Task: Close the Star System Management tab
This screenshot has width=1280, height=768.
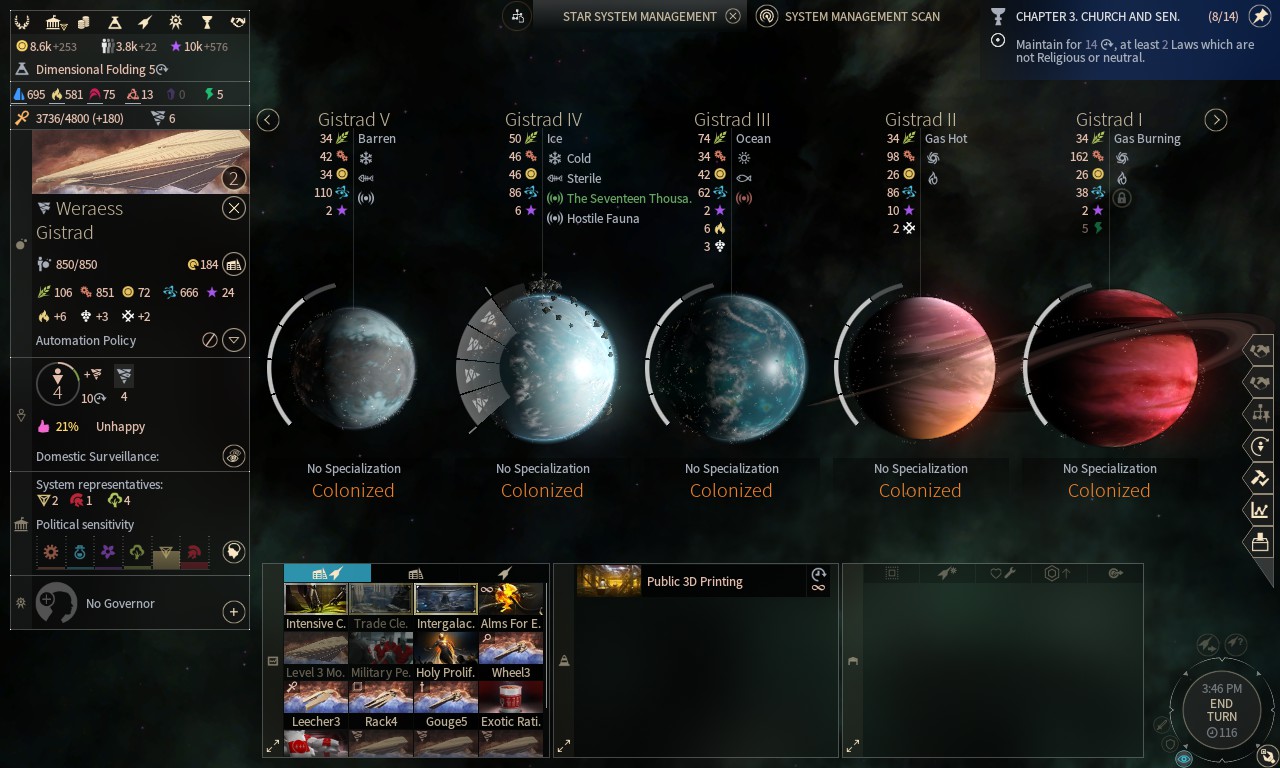Action: [733, 16]
